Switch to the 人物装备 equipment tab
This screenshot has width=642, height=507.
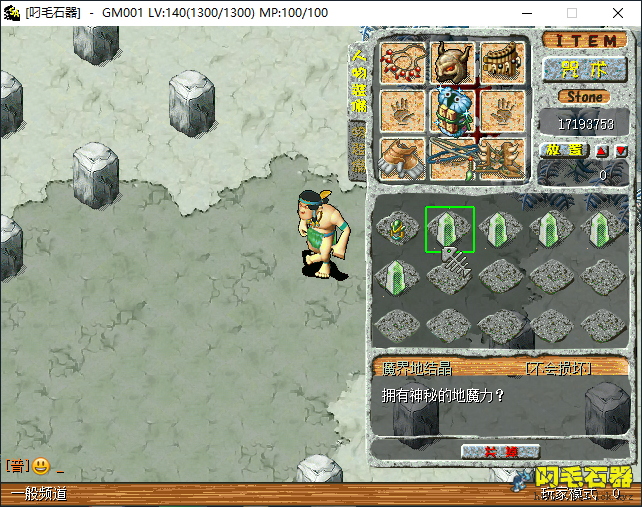click(x=358, y=84)
